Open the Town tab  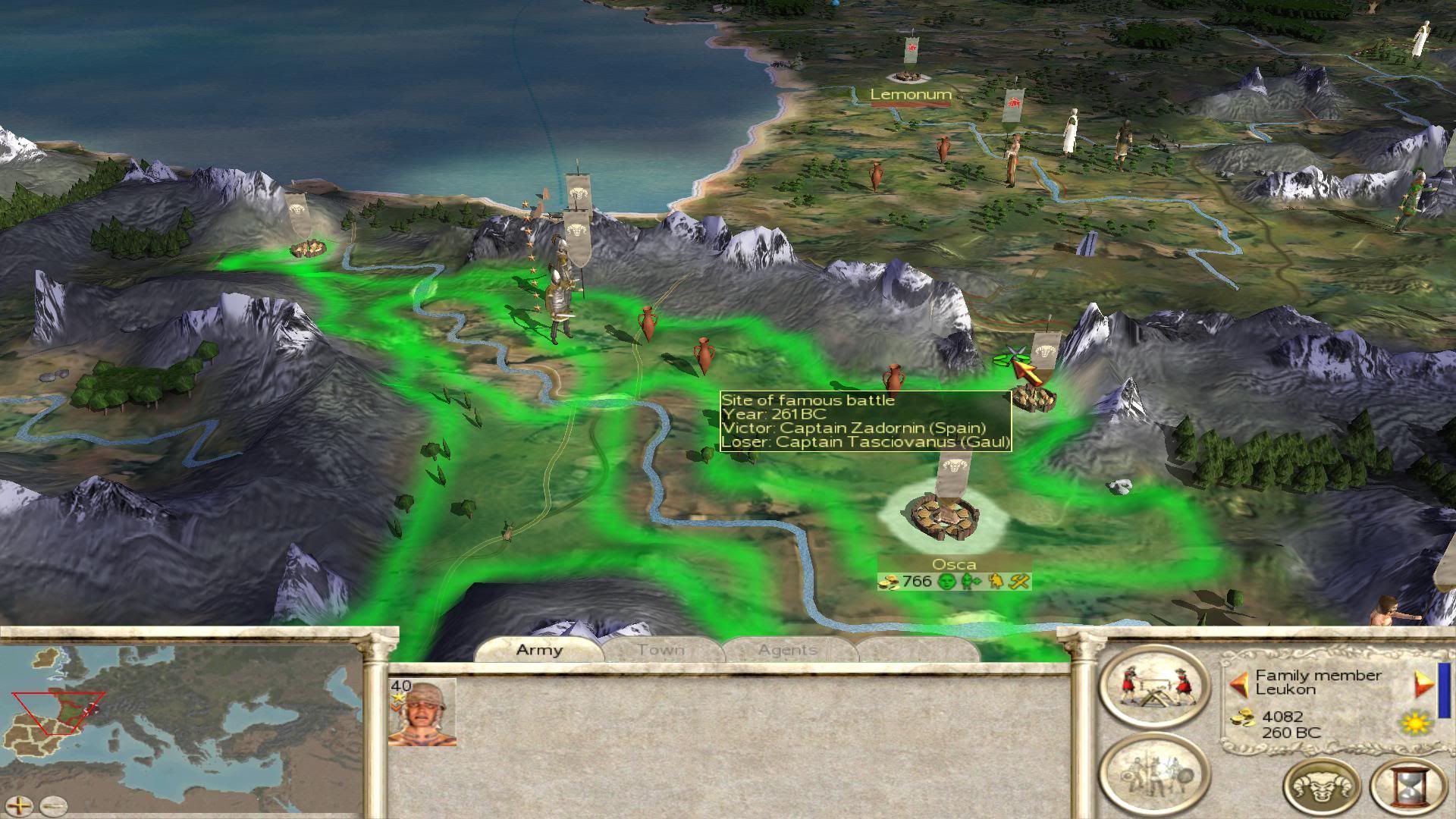(661, 650)
